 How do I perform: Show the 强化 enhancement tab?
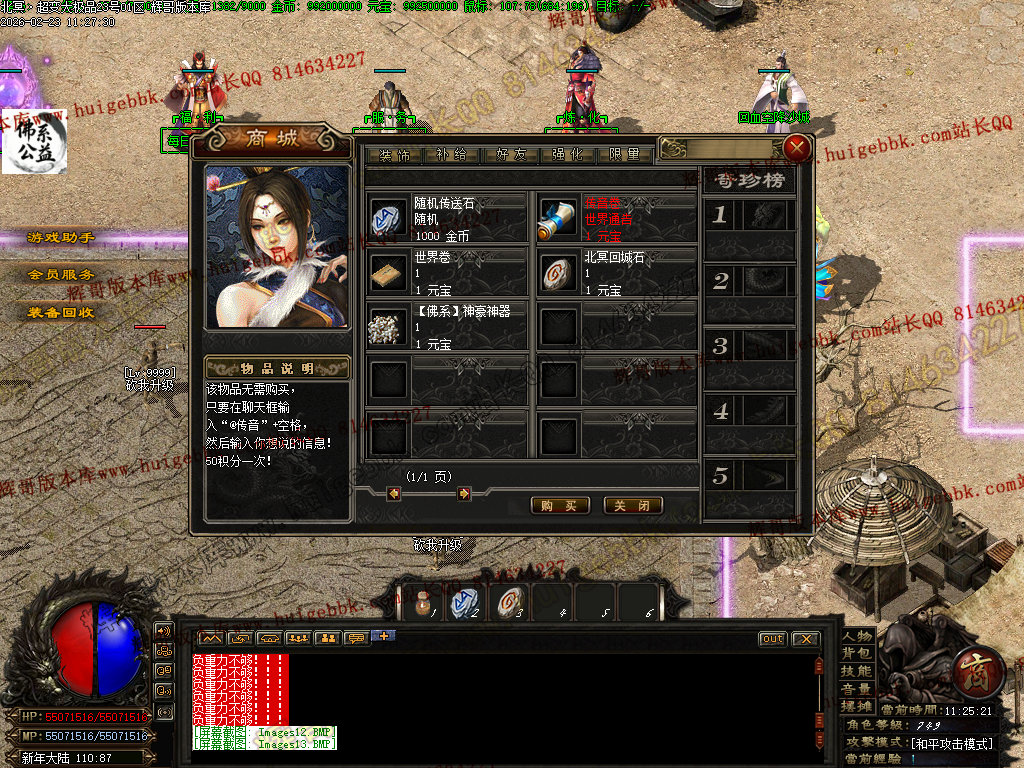click(x=566, y=156)
